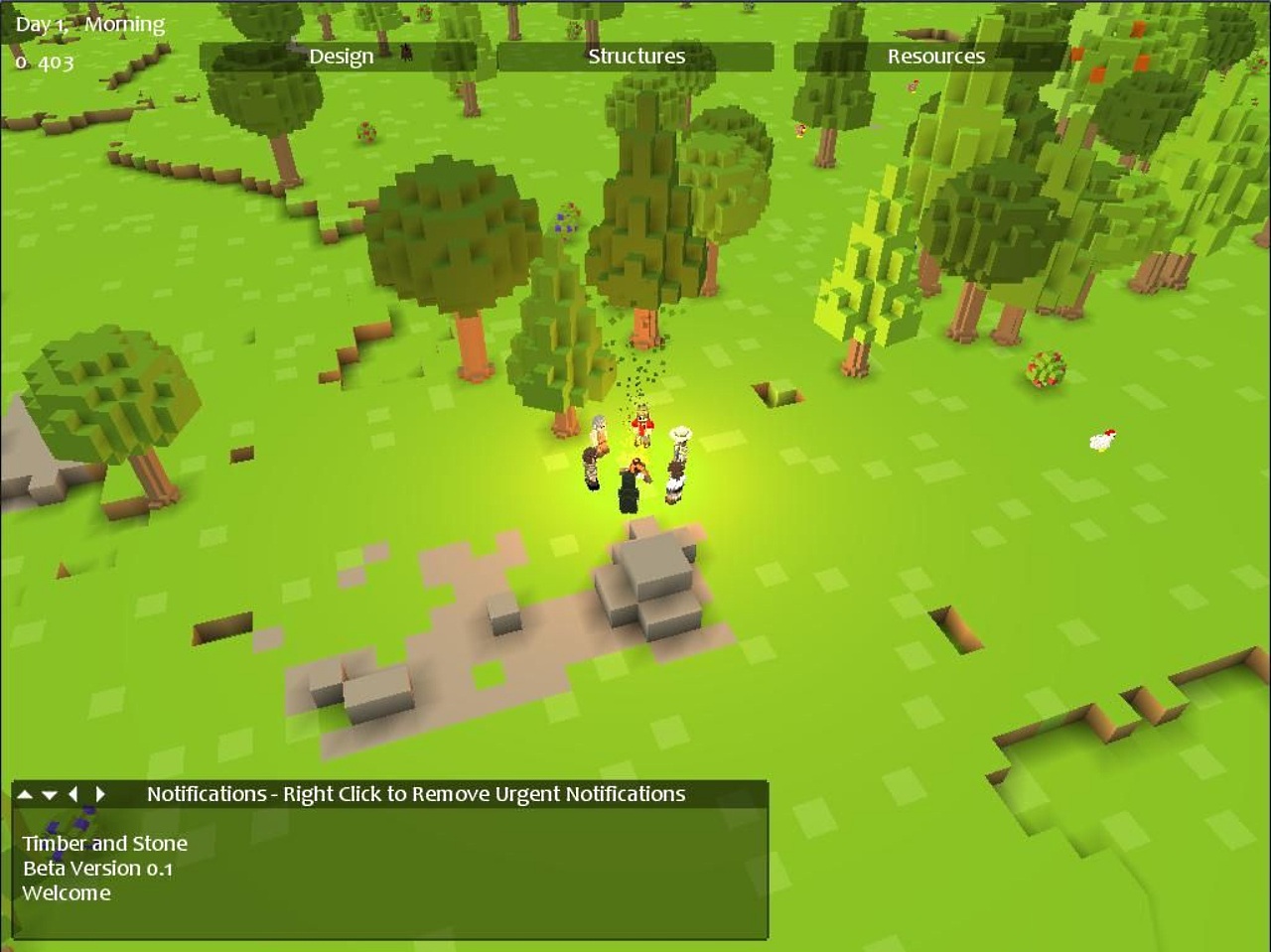Click the notifications left arrow
This screenshot has height=952, width=1271.
click(x=73, y=794)
